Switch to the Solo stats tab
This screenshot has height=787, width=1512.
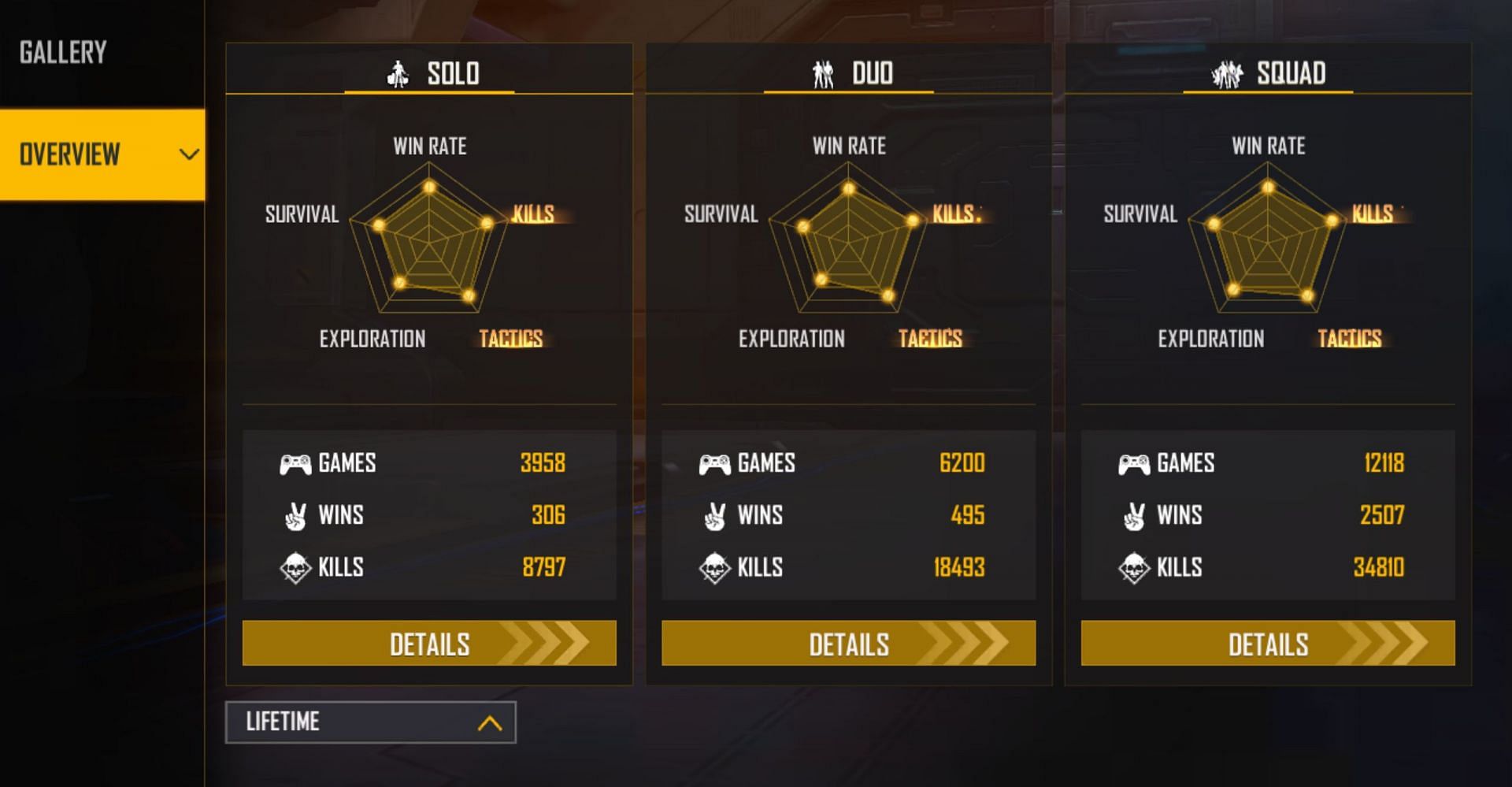[430, 73]
